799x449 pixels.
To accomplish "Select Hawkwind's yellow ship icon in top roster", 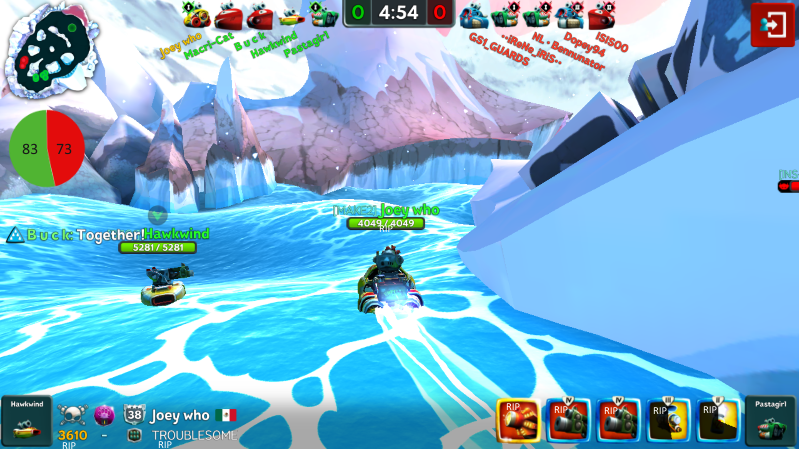I will 291,15.
